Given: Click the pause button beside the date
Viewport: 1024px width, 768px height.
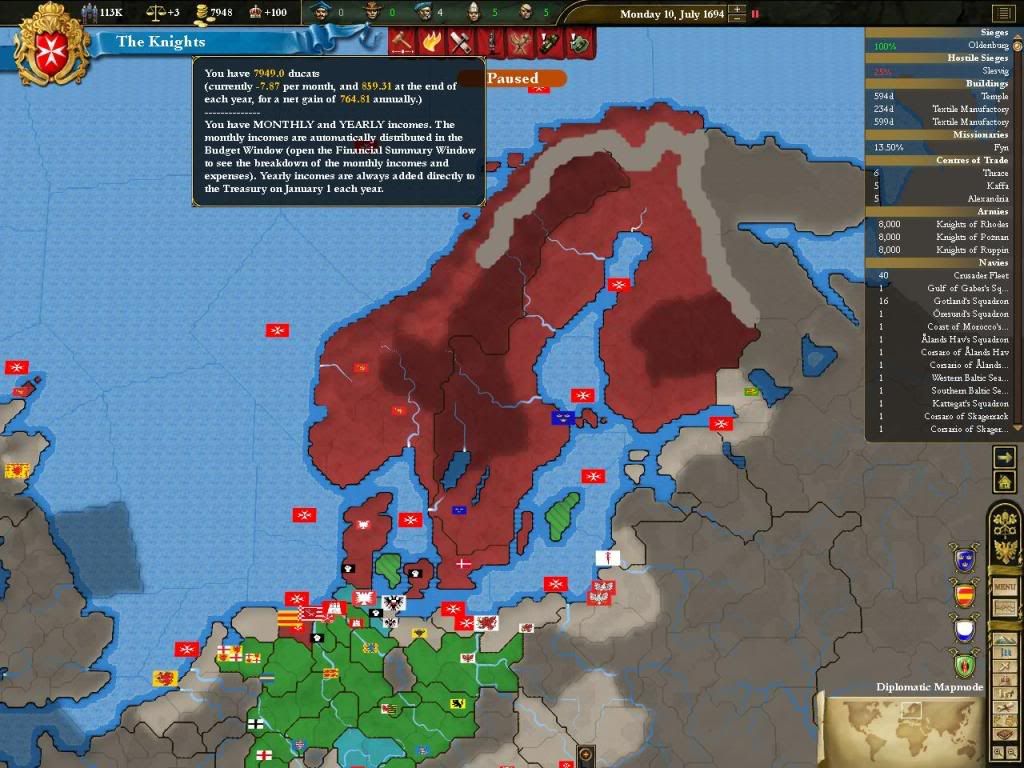Looking at the screenshot, I should coord(755,14).
